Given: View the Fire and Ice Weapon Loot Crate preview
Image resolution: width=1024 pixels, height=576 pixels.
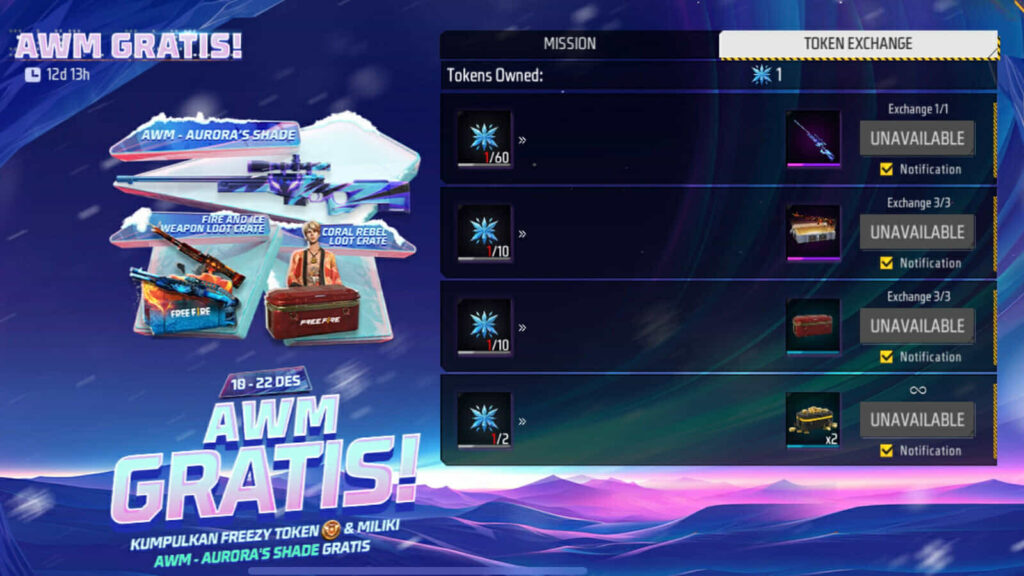Looking at the screenshot, I should tap(185, 285).
